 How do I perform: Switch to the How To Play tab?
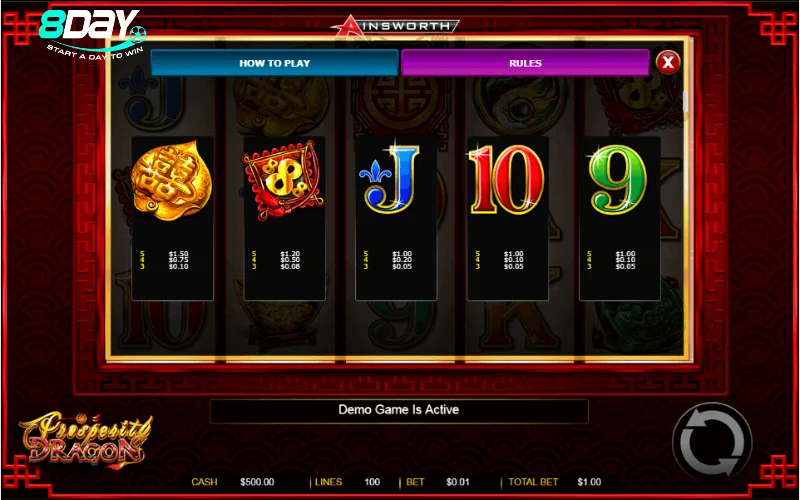(274, 63)
